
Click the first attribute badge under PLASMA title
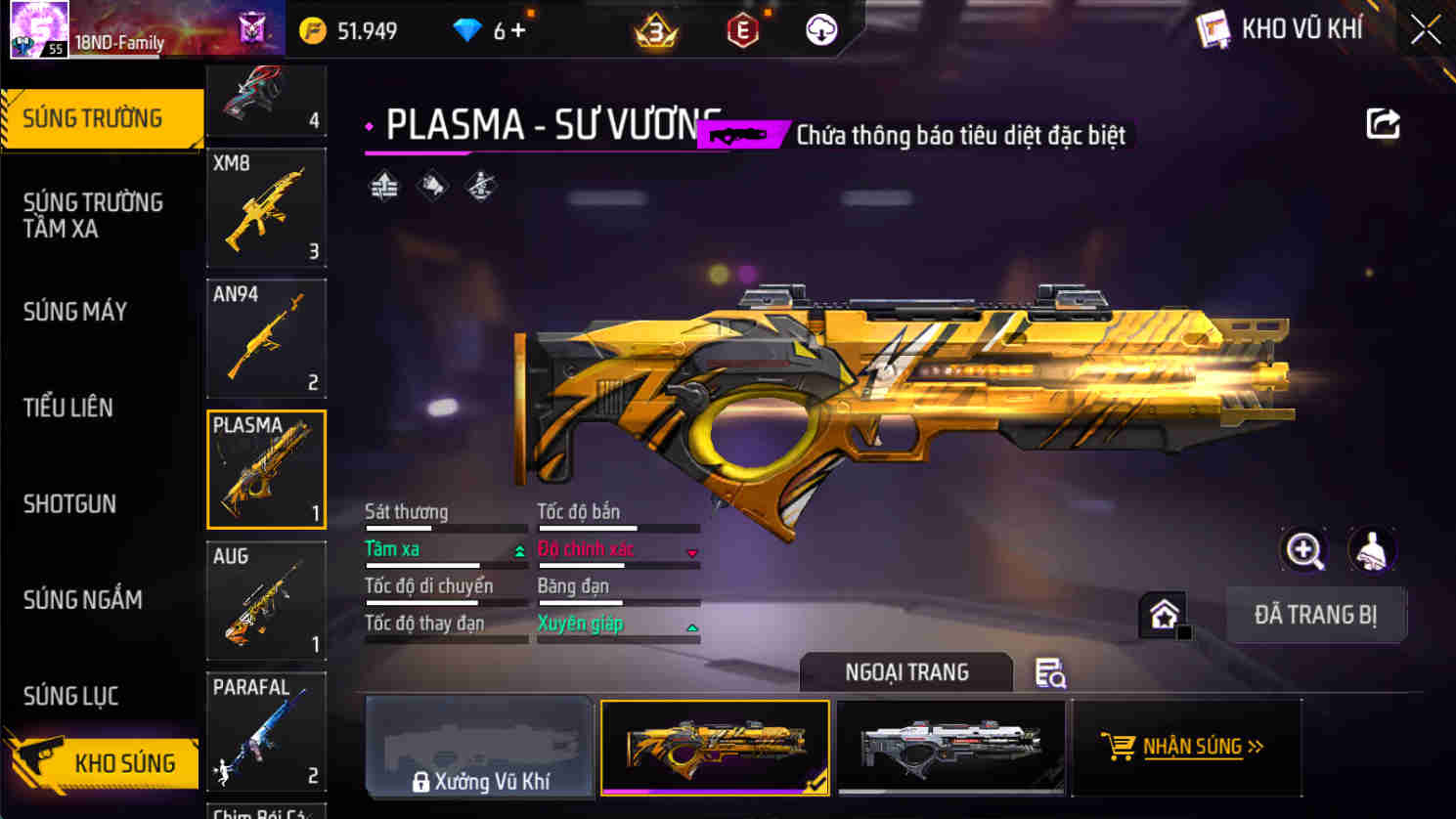point(382,185)
